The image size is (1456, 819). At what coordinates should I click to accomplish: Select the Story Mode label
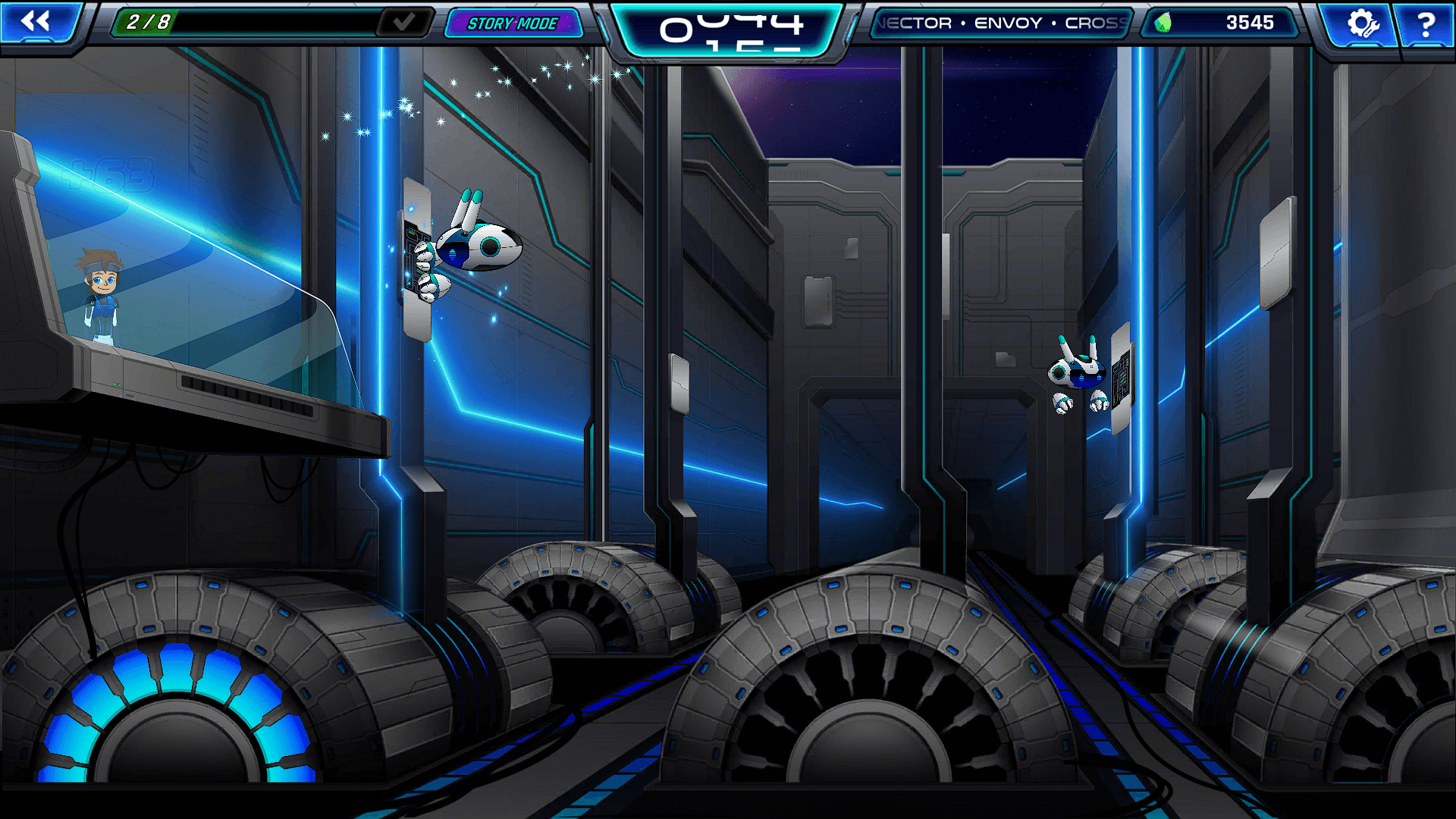(x=513, y=24)
